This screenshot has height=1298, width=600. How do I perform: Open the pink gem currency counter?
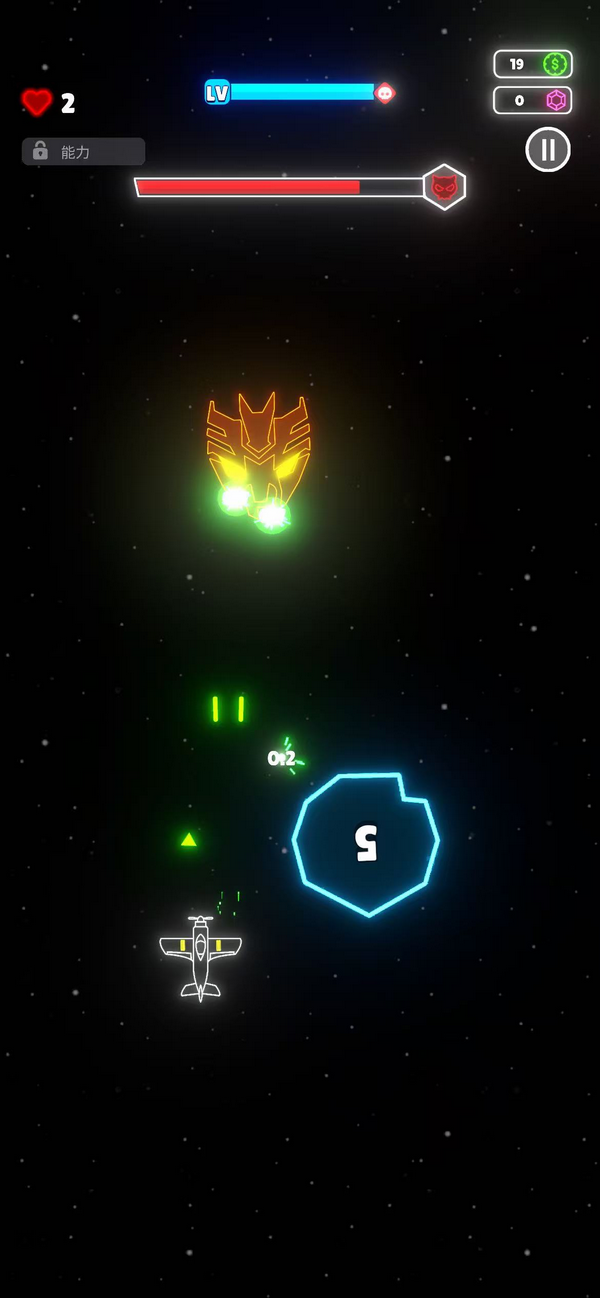[x=533, y=100]
